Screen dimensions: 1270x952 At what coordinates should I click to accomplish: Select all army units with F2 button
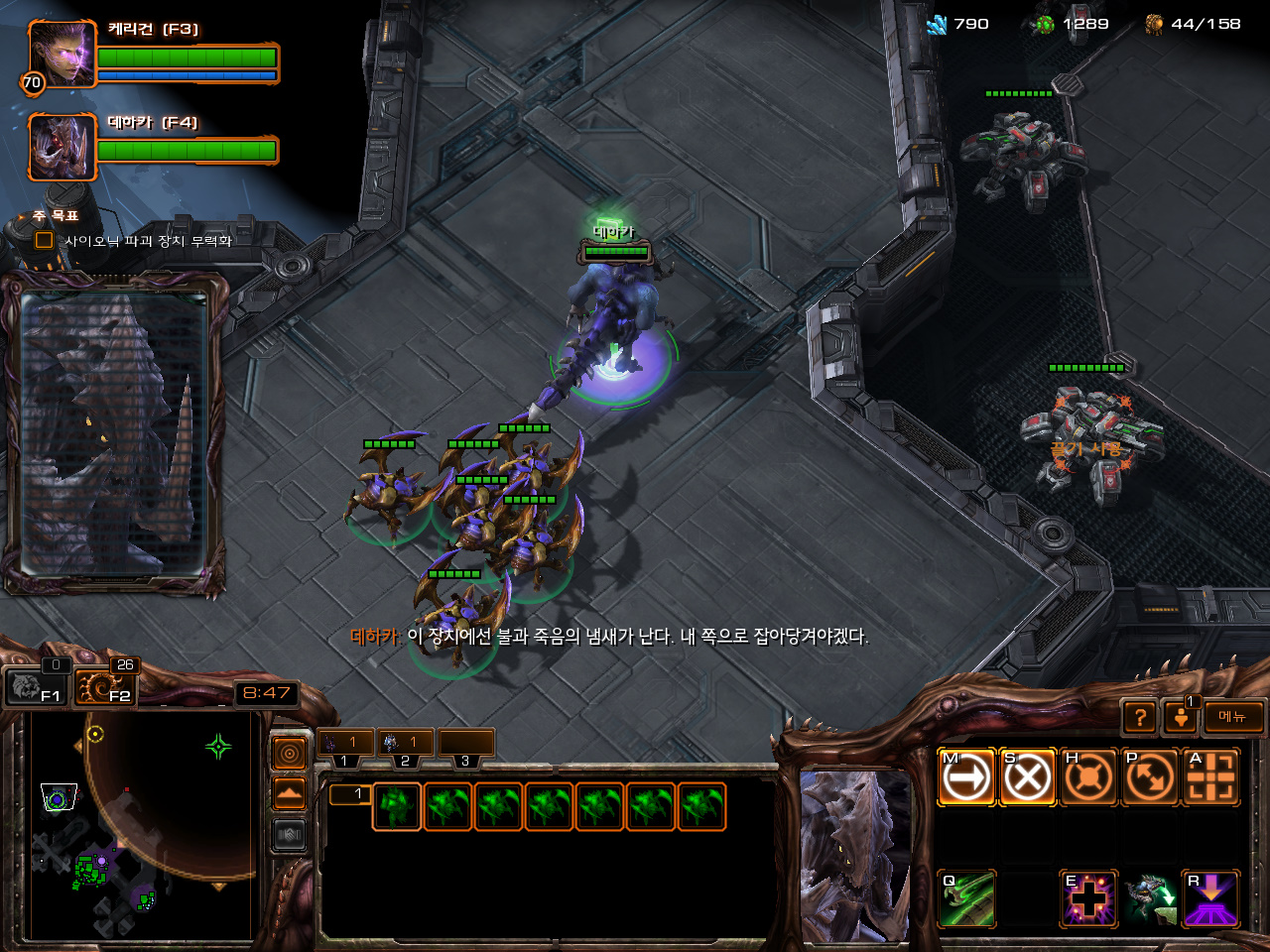105,686
